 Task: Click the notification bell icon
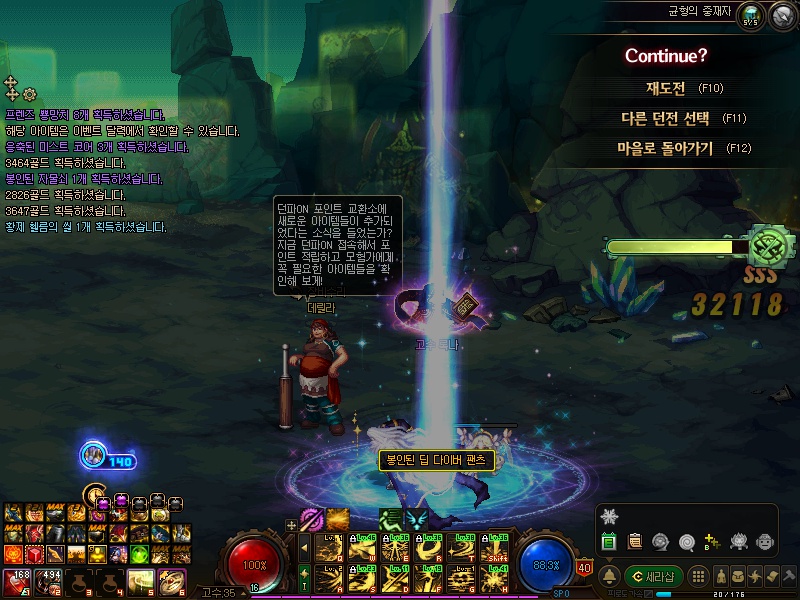pyautogui.click(x=610, y=577)
